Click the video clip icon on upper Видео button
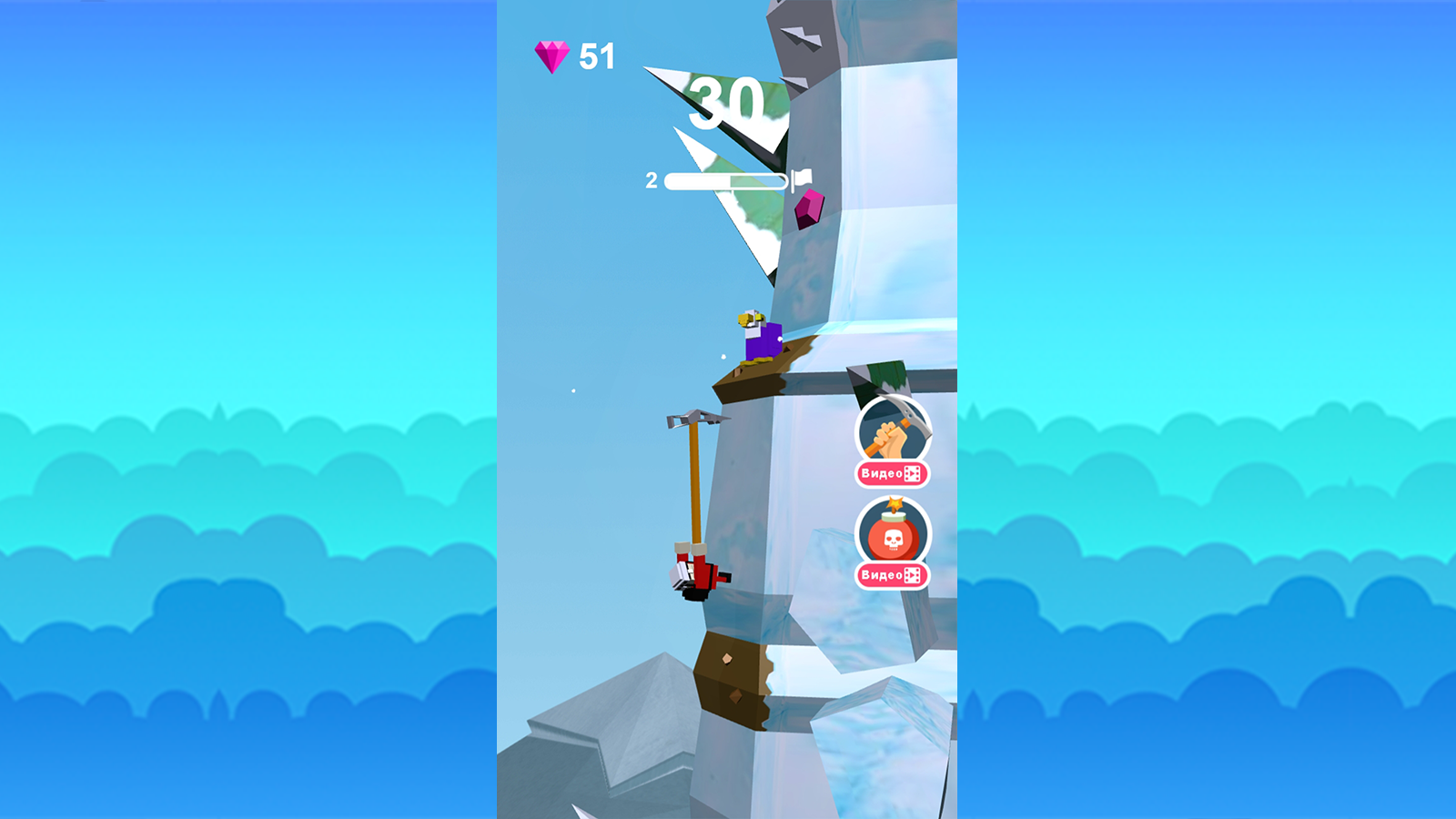This screenshot has height=819, width=1456. click(913, 473)
